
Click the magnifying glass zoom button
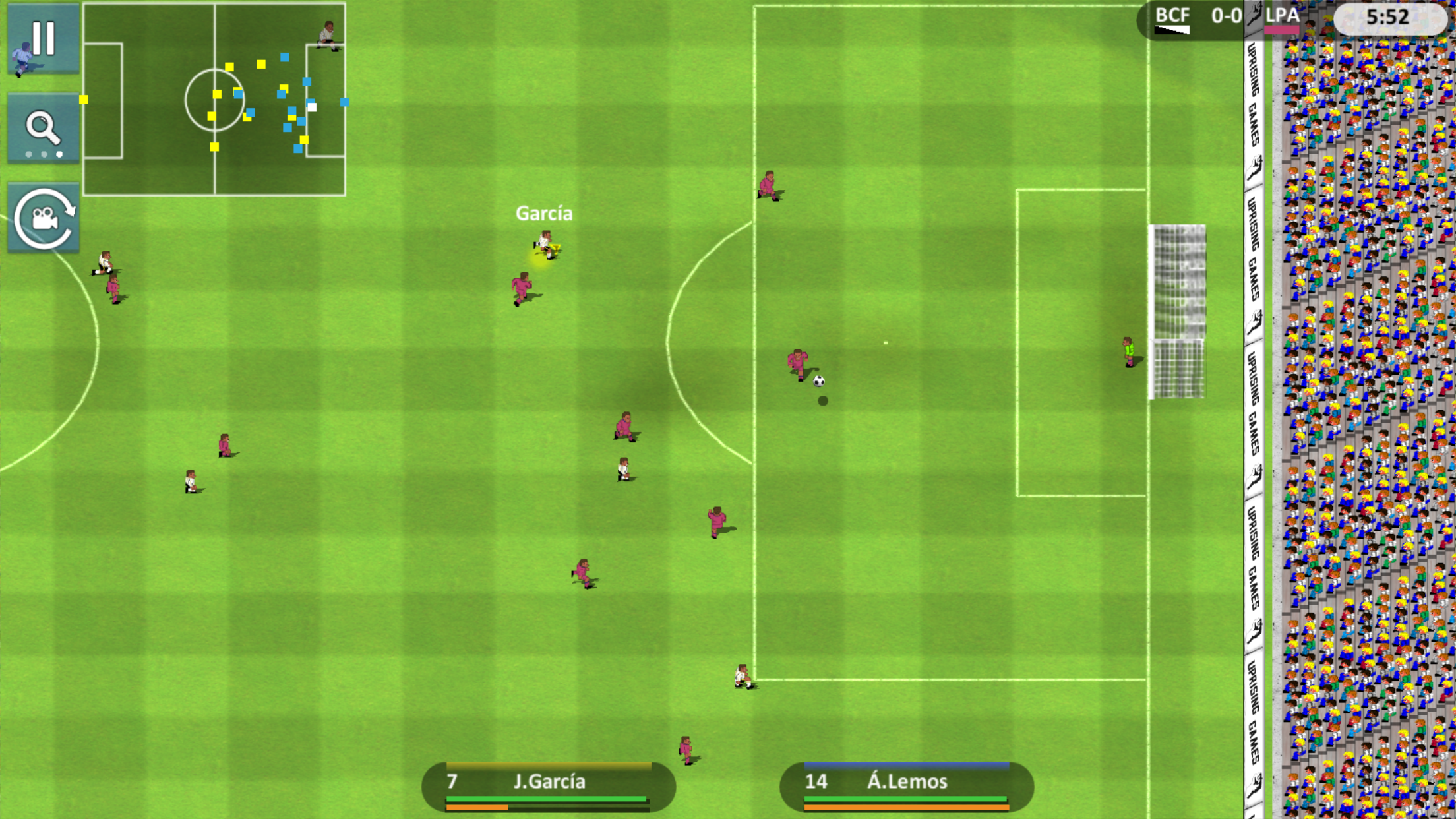coord(44,129)
